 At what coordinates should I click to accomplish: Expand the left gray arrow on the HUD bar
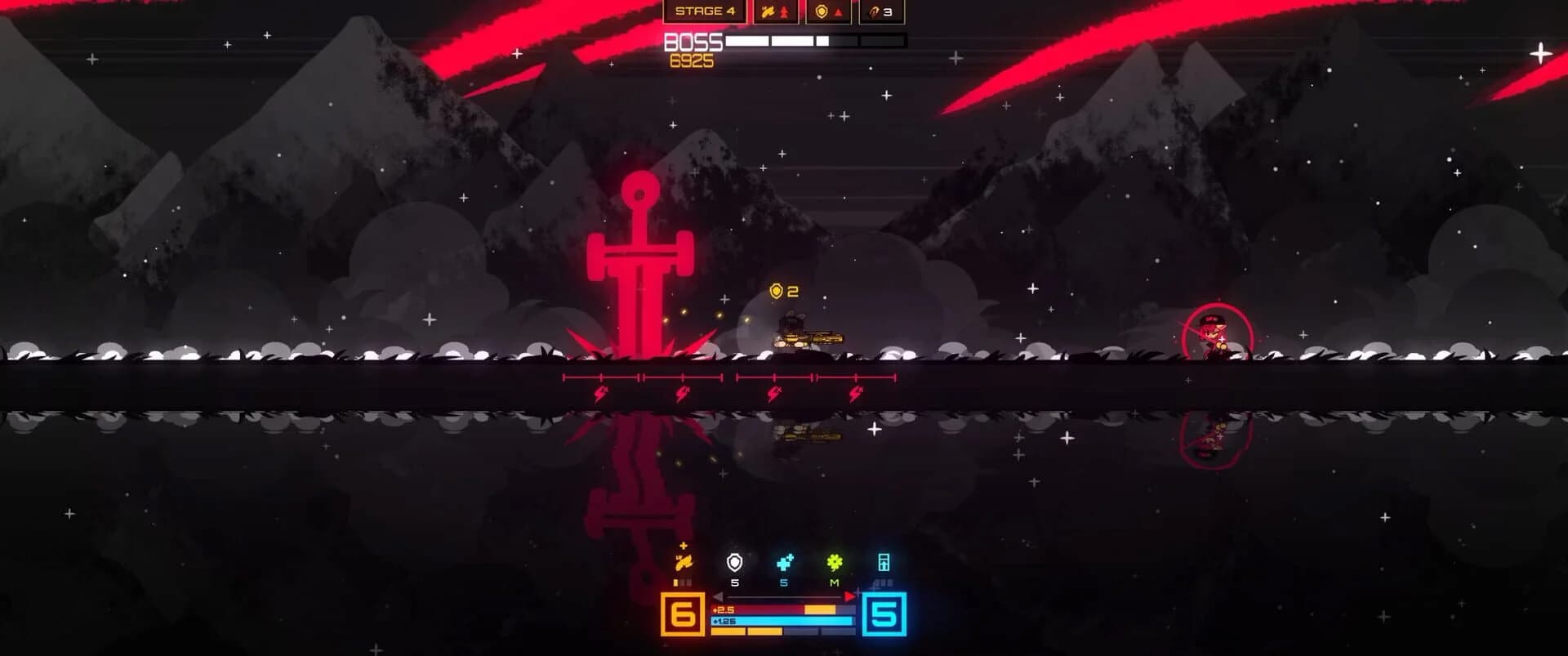(717, 596)
